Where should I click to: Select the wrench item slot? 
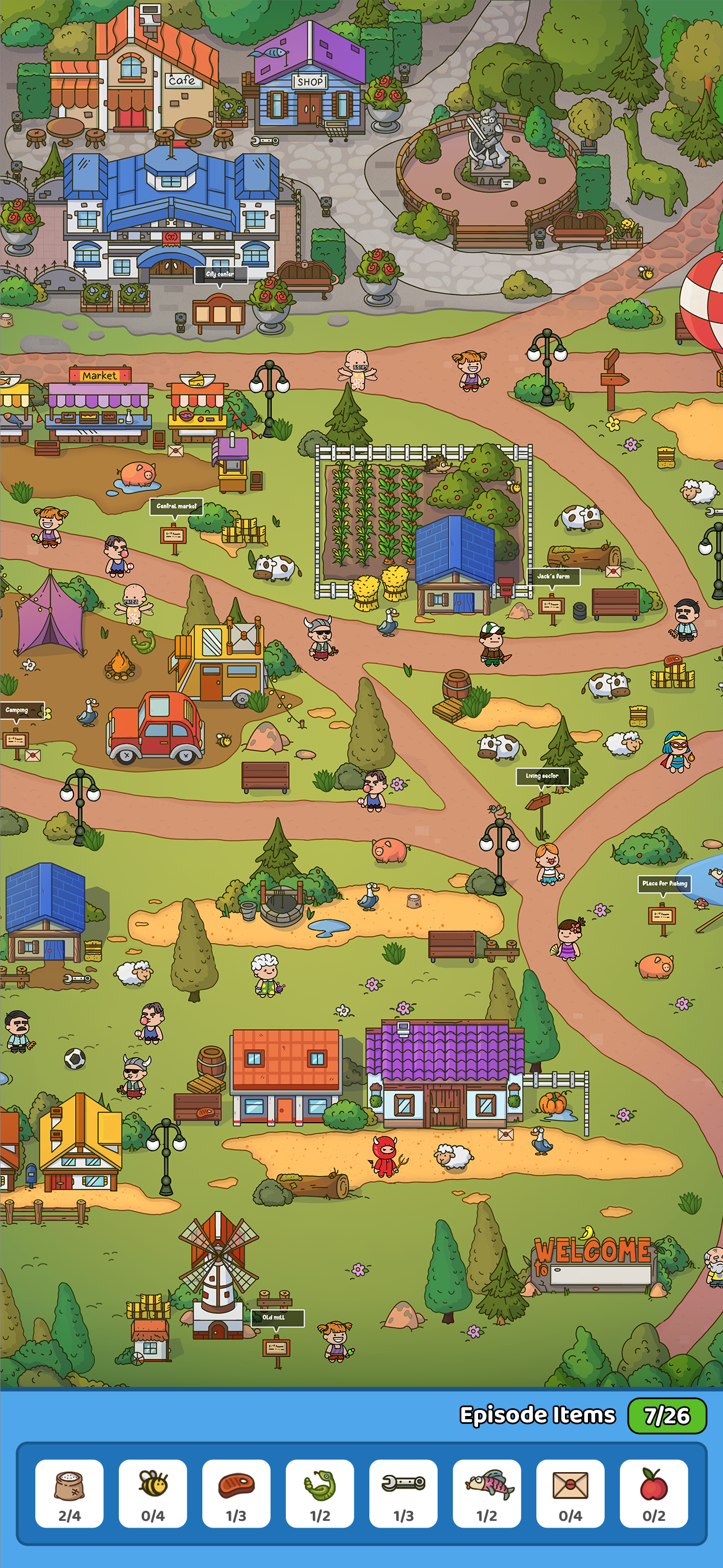(x=403, y=1492)
